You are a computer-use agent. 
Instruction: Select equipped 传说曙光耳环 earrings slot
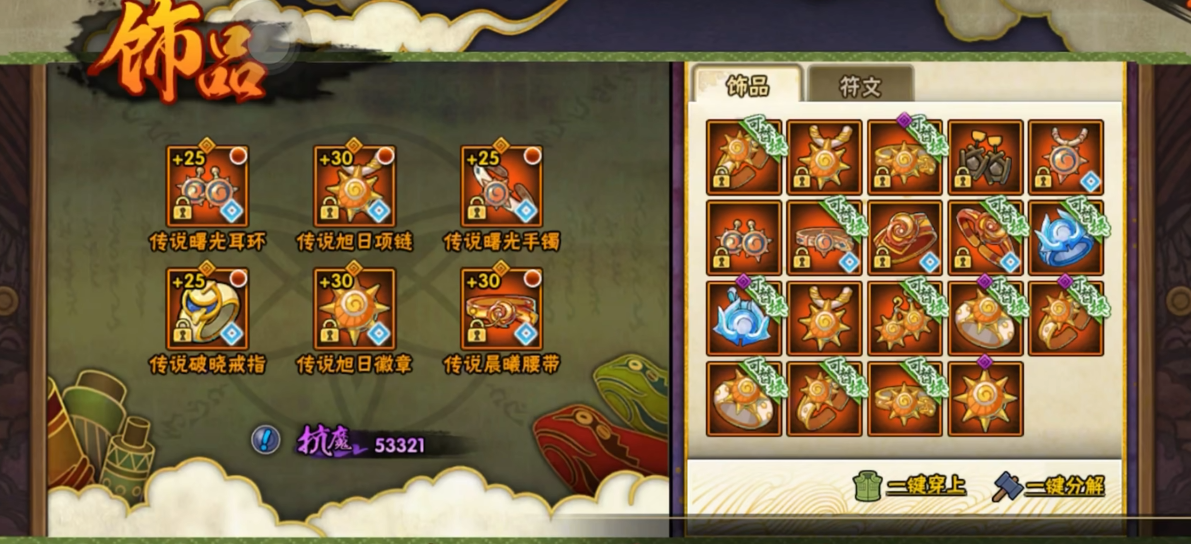pos(208,186)
